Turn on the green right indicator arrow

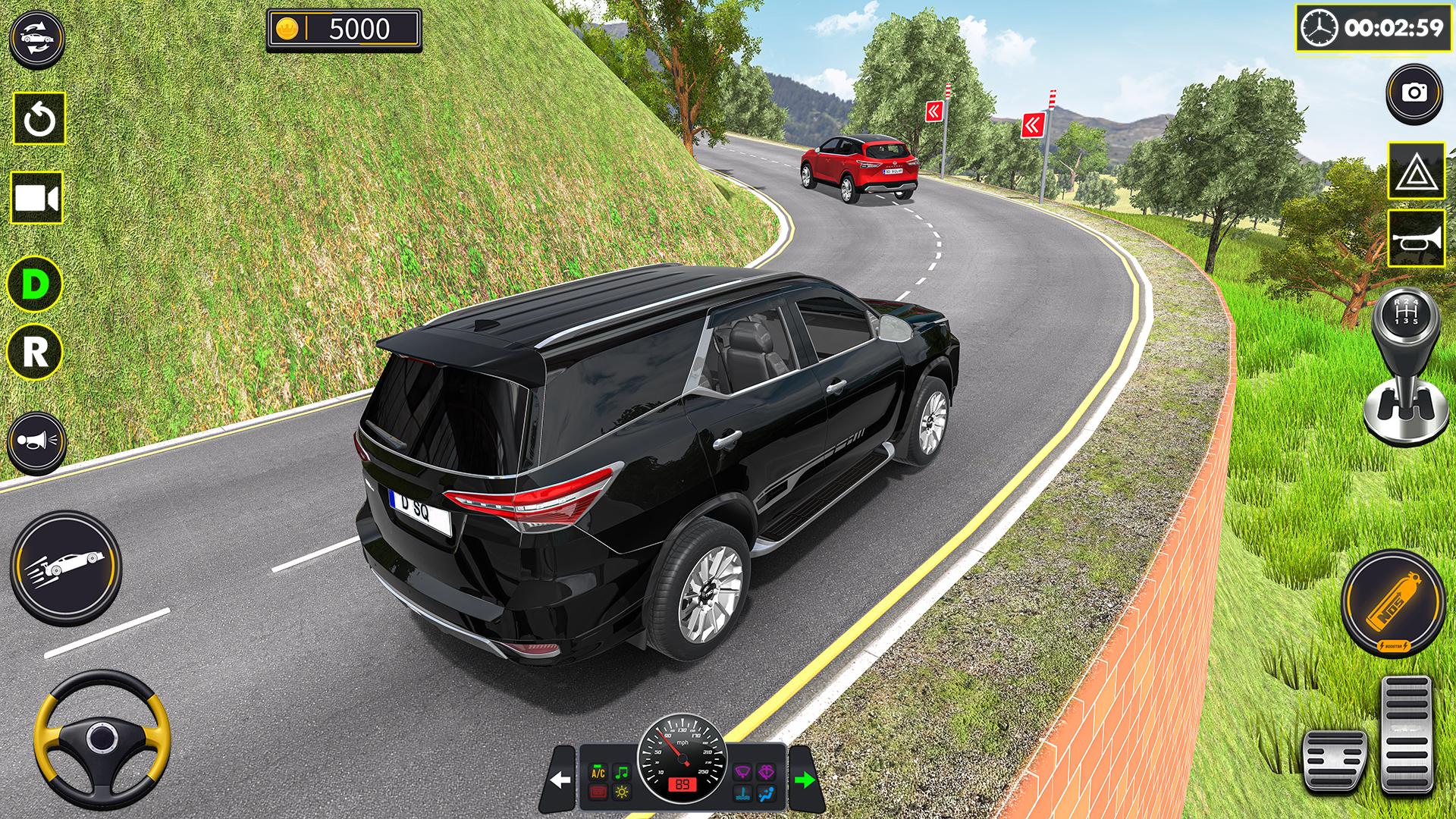coord(804,780)
